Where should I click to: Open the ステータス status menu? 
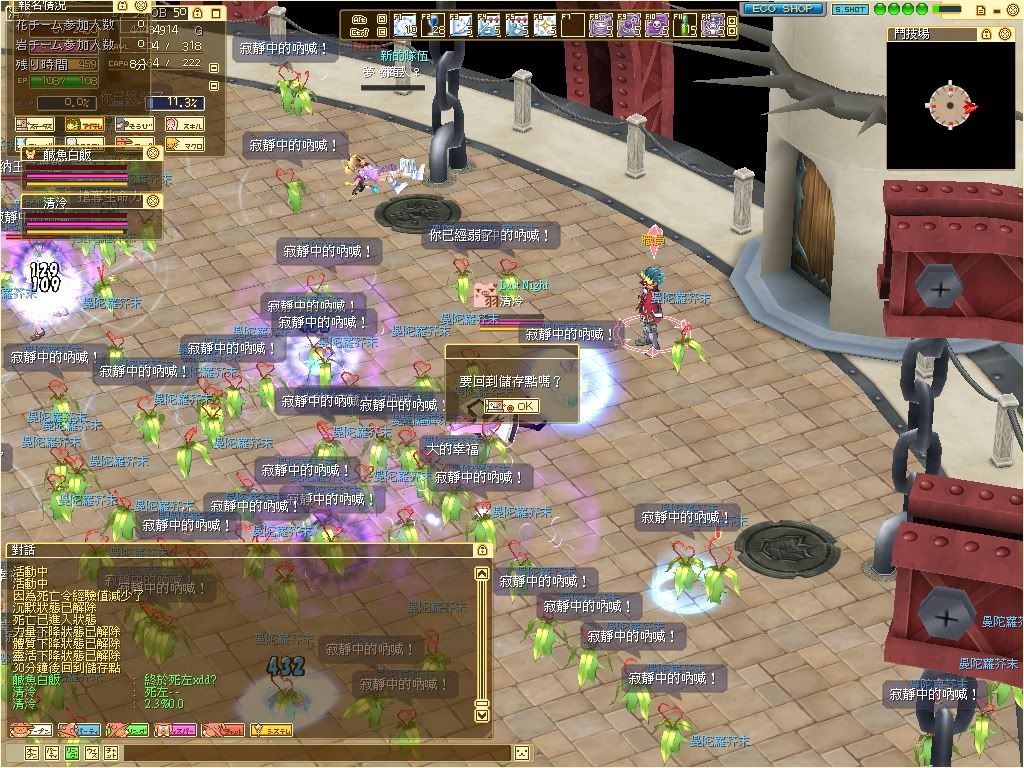click(36, 125)
